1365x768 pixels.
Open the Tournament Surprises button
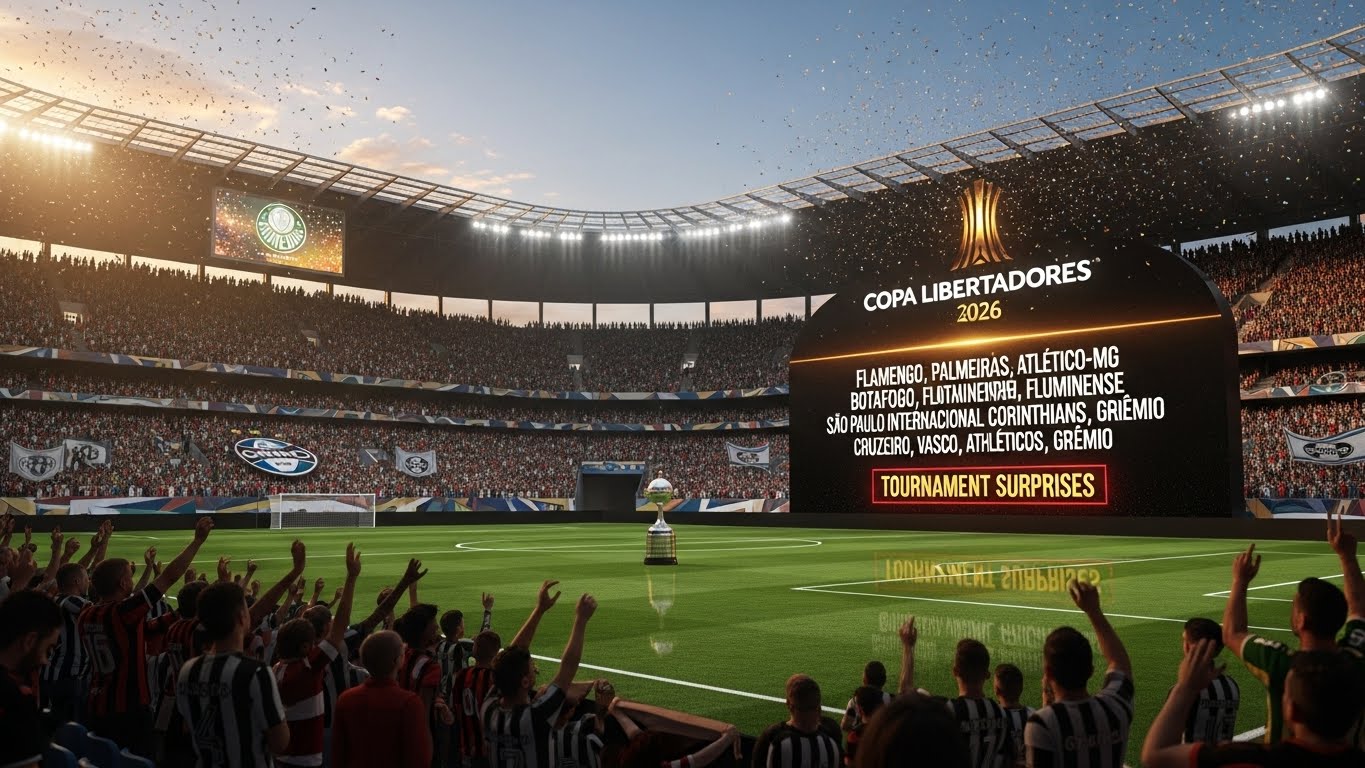point(989,486)
